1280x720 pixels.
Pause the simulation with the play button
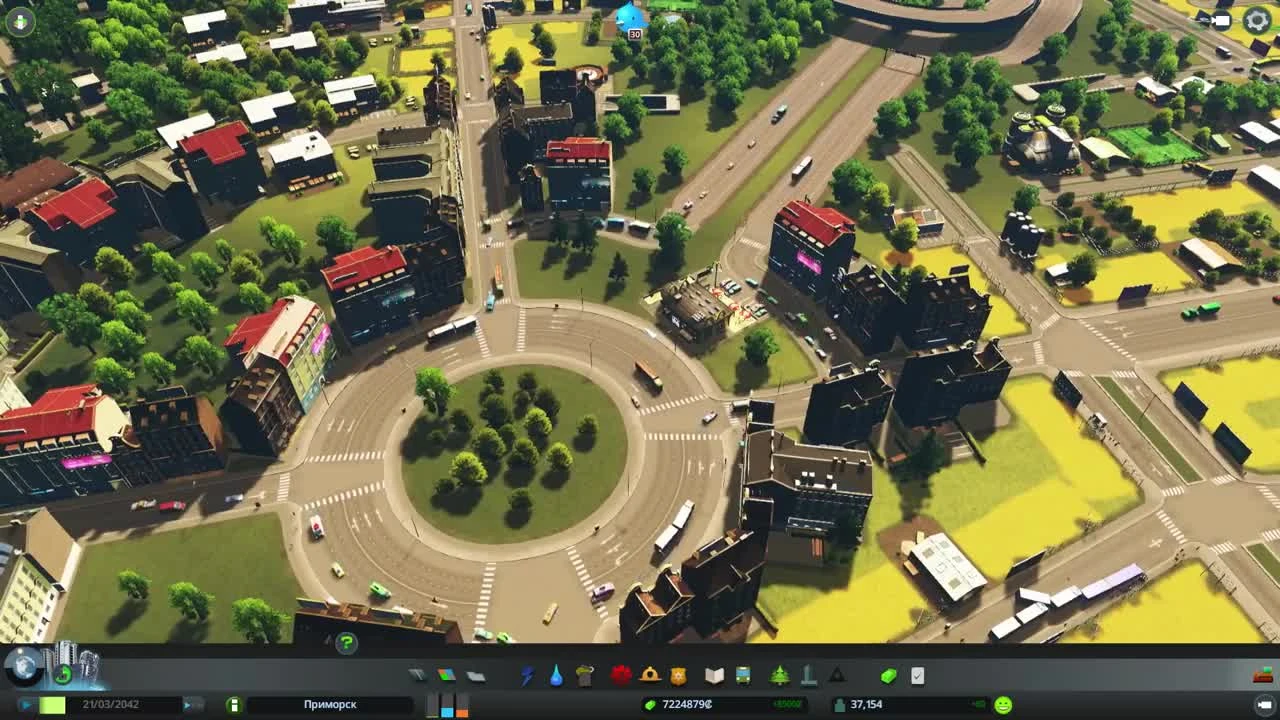click(25, 704)
